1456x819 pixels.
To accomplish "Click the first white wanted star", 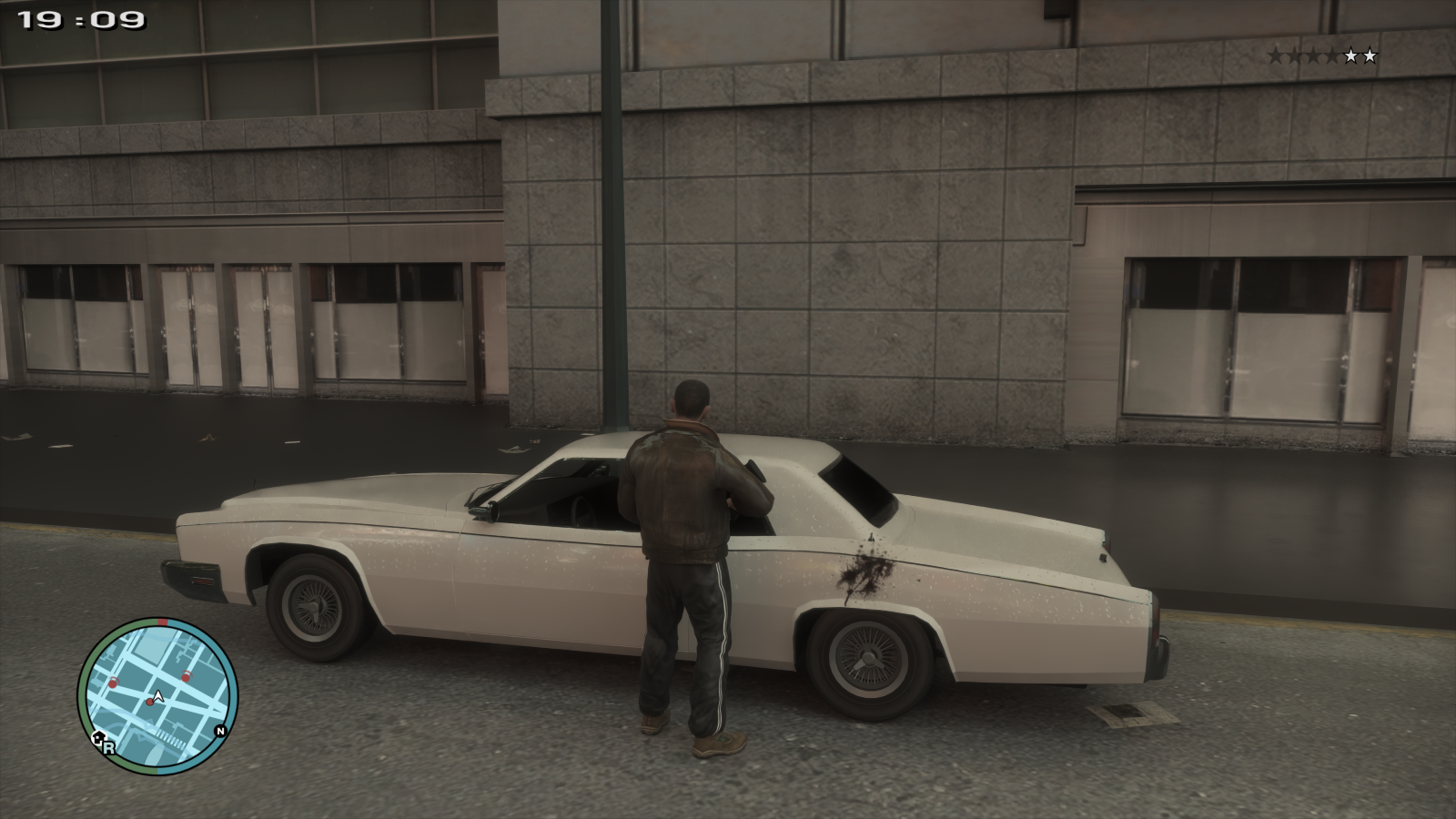I will pyautogui.click(x=1351, y=56).
